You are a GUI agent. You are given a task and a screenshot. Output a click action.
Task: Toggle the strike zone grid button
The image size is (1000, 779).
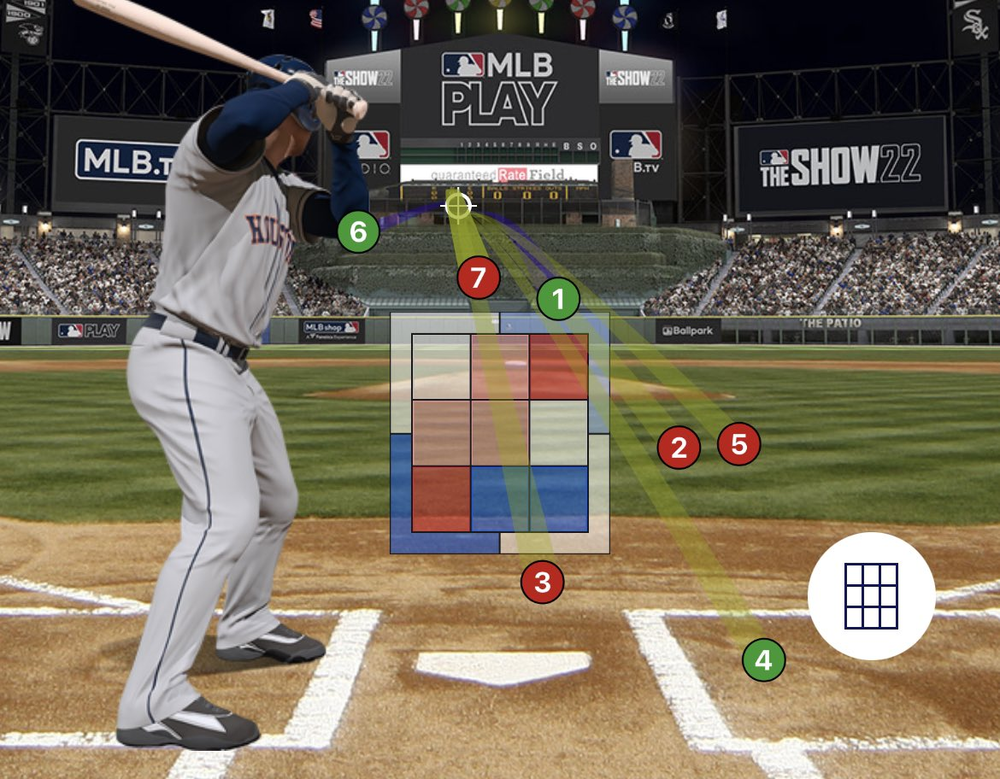pyautogui.click(x=871, y=596)
